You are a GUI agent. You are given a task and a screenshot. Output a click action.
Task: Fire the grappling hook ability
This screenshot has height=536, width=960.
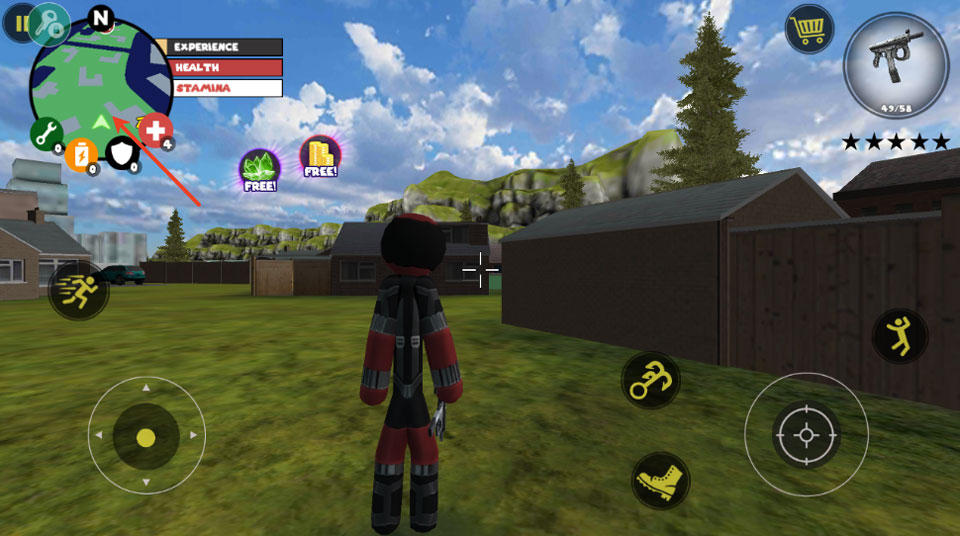click(651, 380)
